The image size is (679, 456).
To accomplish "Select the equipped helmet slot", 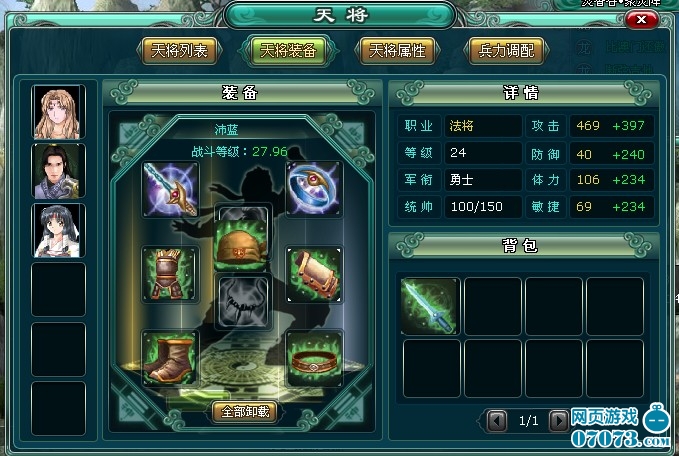I will [243, 240].
